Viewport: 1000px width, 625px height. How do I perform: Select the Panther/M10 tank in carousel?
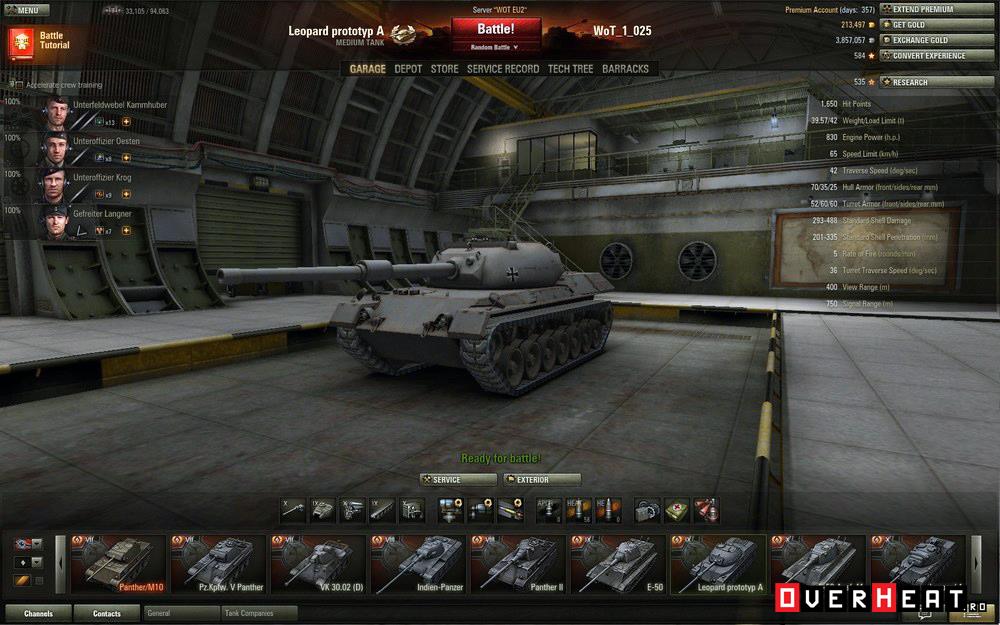[115, 564]
